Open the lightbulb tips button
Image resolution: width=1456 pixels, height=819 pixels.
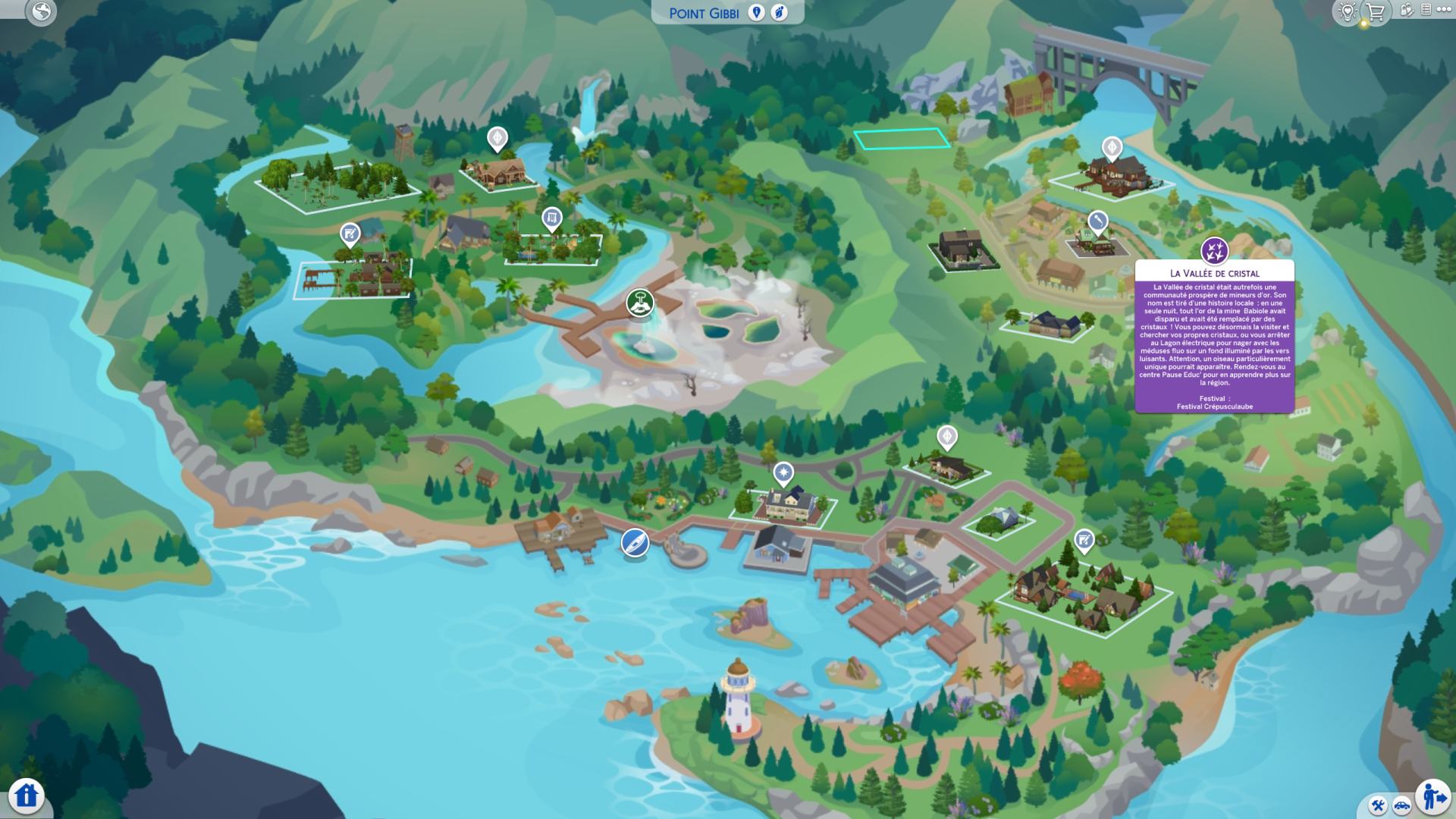tap(1347, 11)
